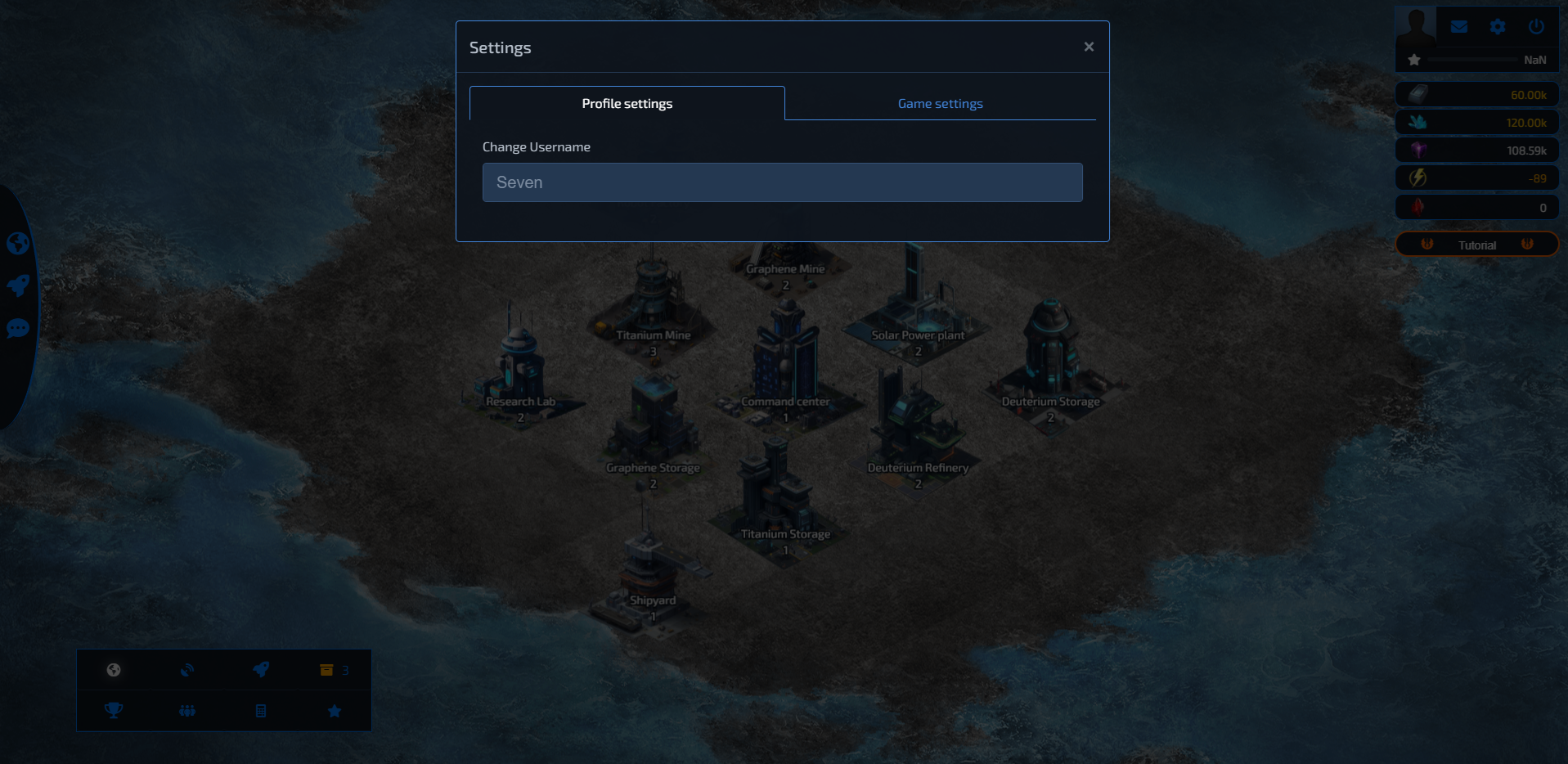1568x764 pixels.
Task: Open the world map globe icon
Action: pyautogui.click(x=113, y=670)
